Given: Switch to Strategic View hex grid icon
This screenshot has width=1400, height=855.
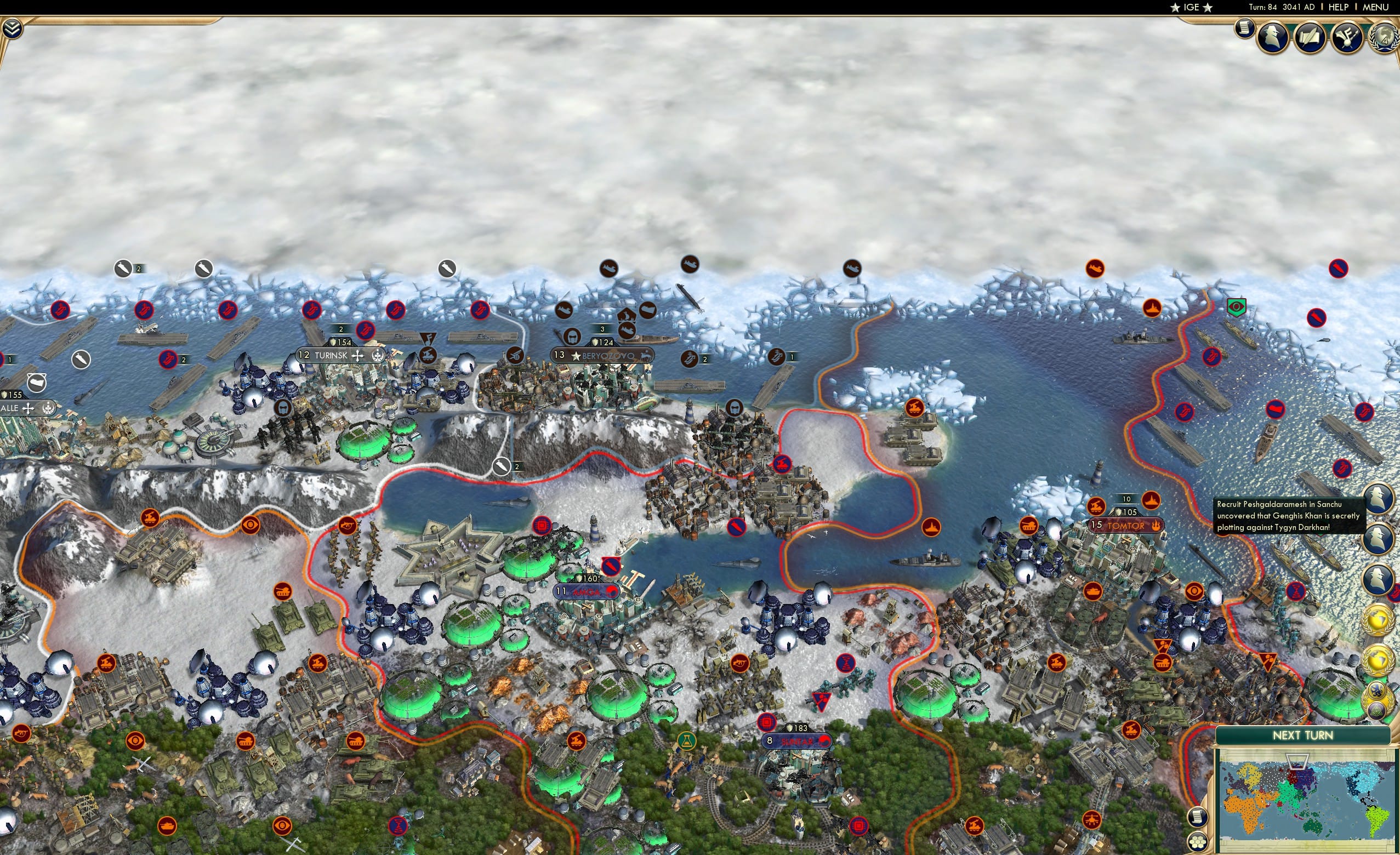Looking at the screenshot, I should 1197,842.
